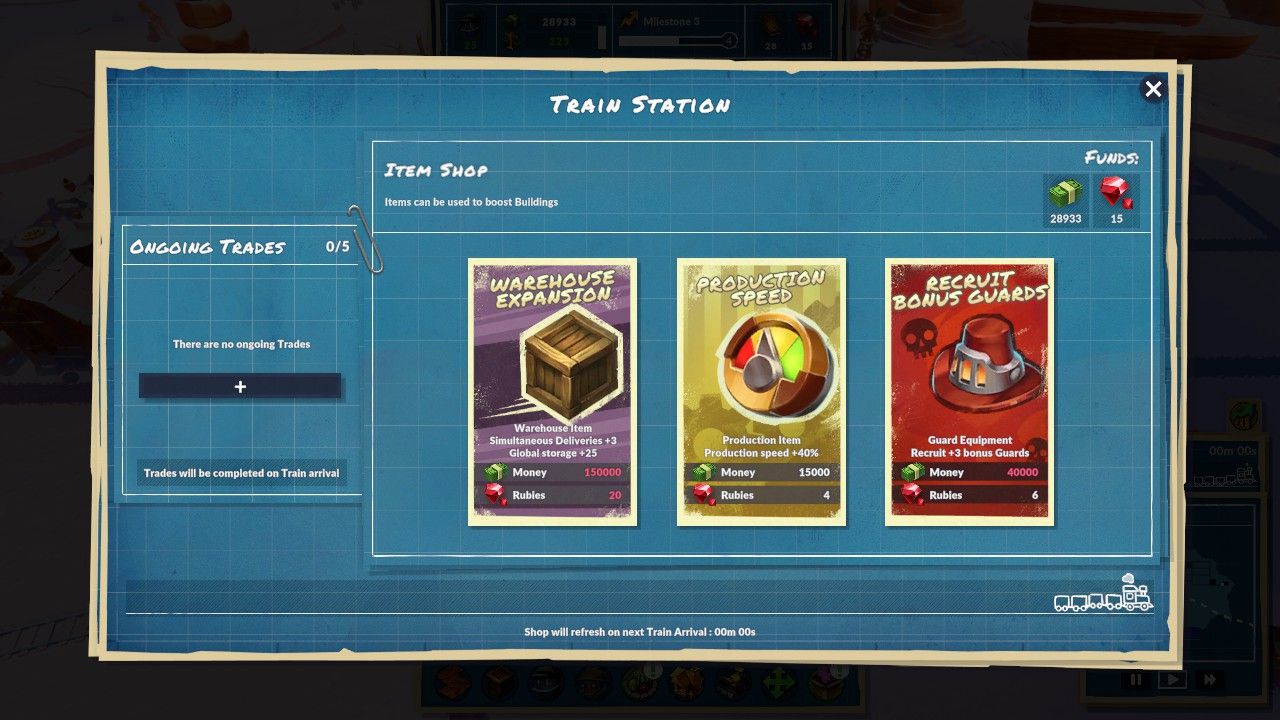Image resolution: width=1280 pixels, height=720 pixels.
Task: Select the Production Speed item card
Action: [761, 390]
